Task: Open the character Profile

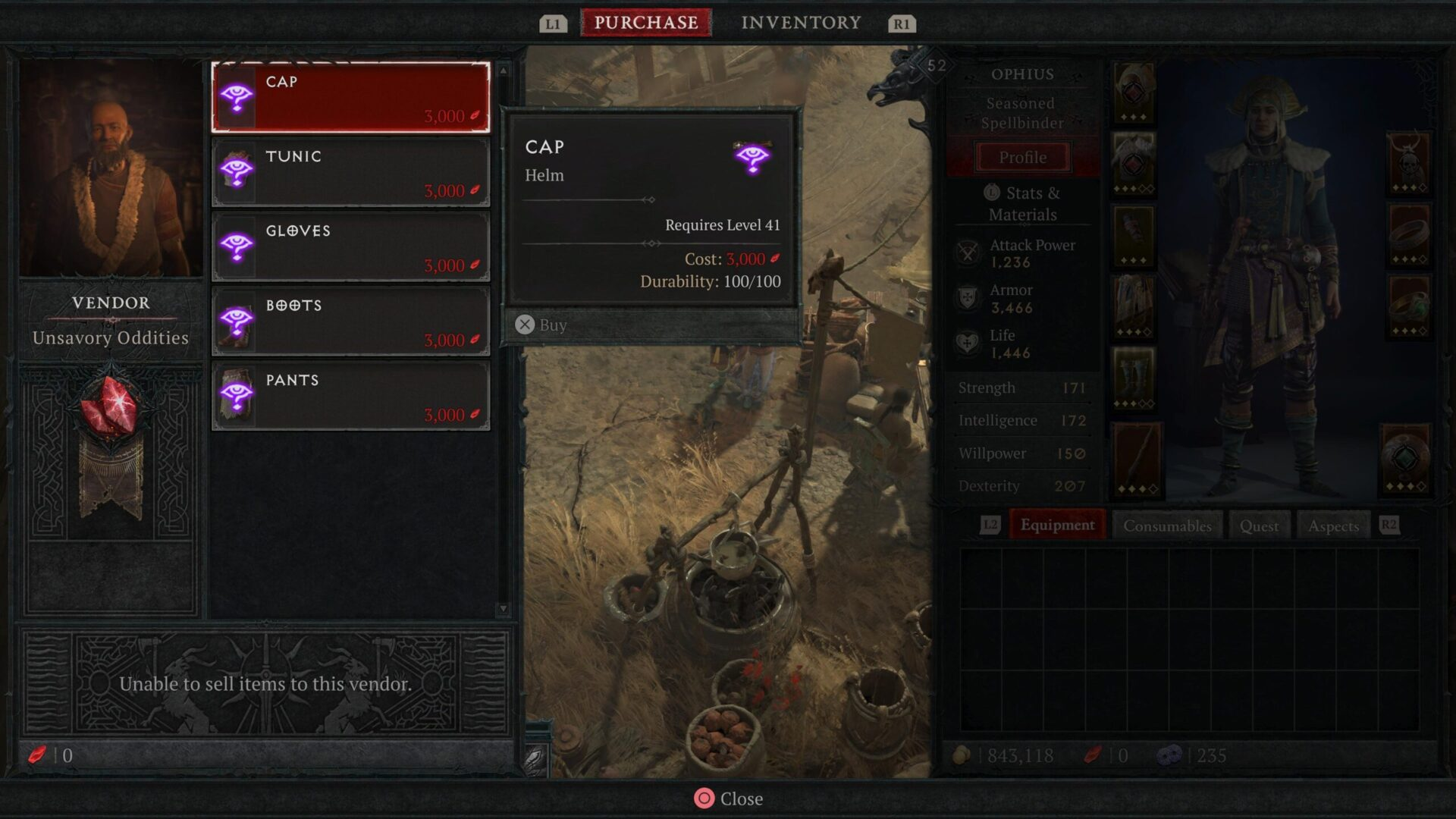Action: pos(1022,158)
